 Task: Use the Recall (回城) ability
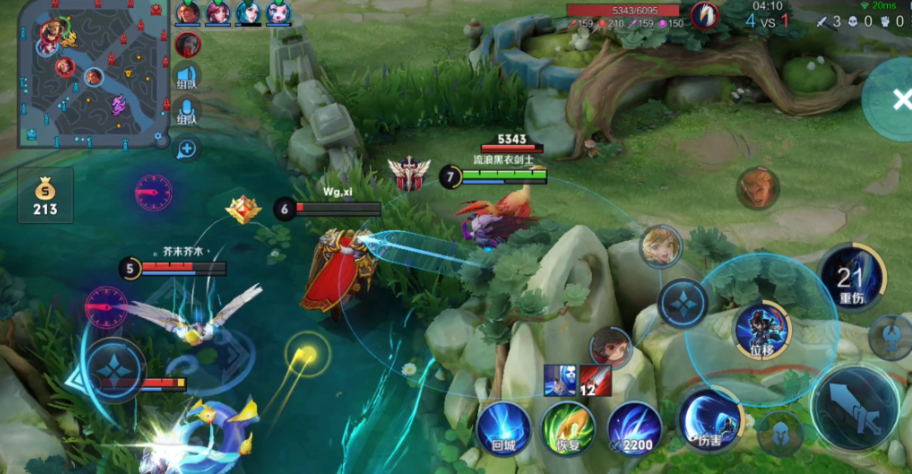click(503, 426)
